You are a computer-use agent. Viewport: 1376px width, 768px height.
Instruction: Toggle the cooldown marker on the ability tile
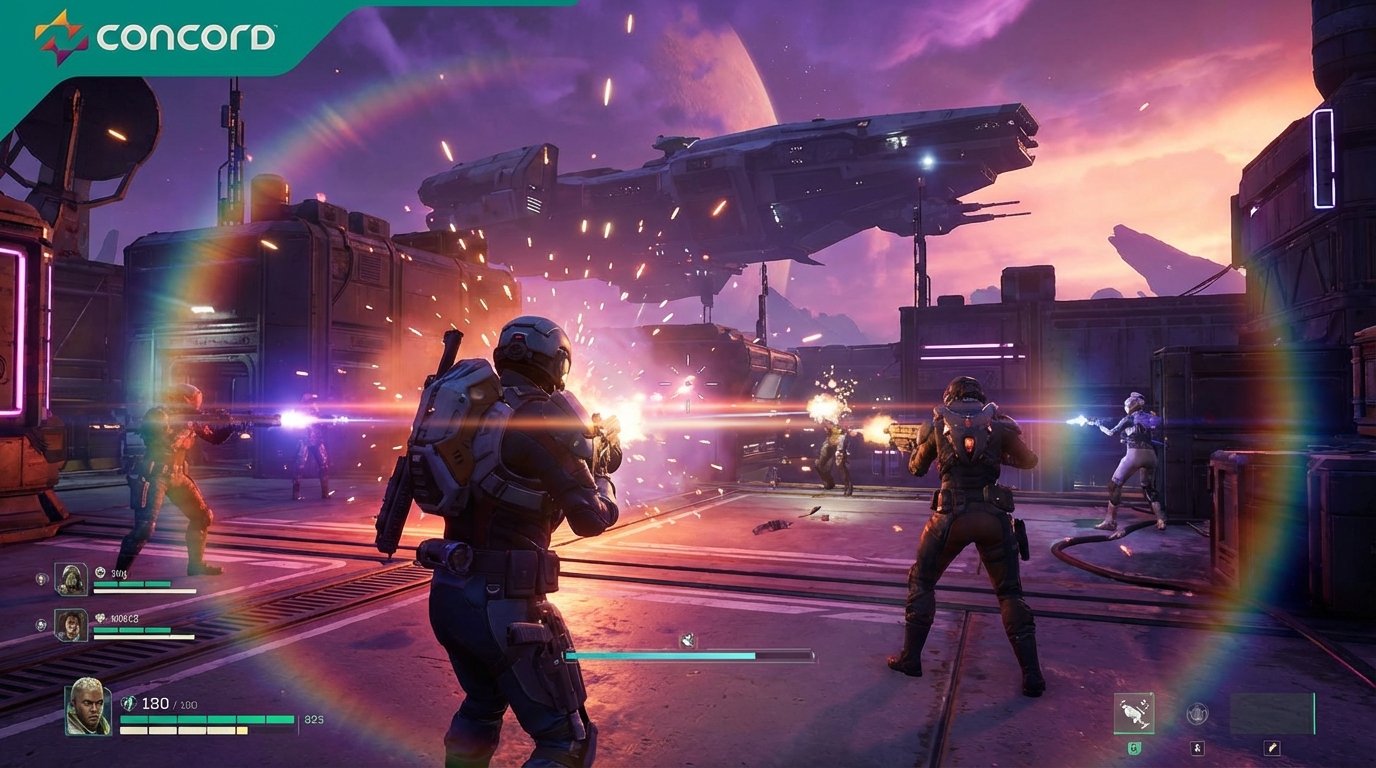tap(1151, 694)
